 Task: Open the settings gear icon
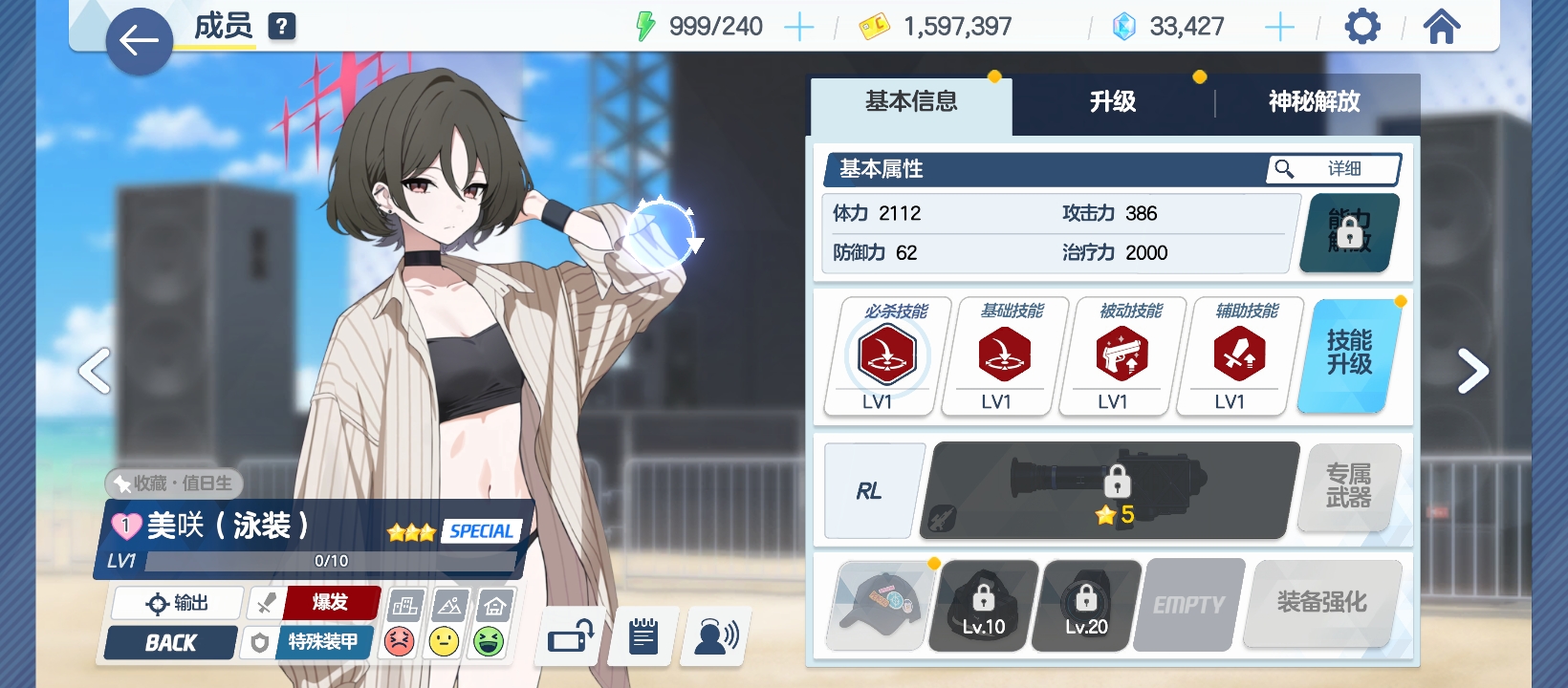[x=1362, y=27]
